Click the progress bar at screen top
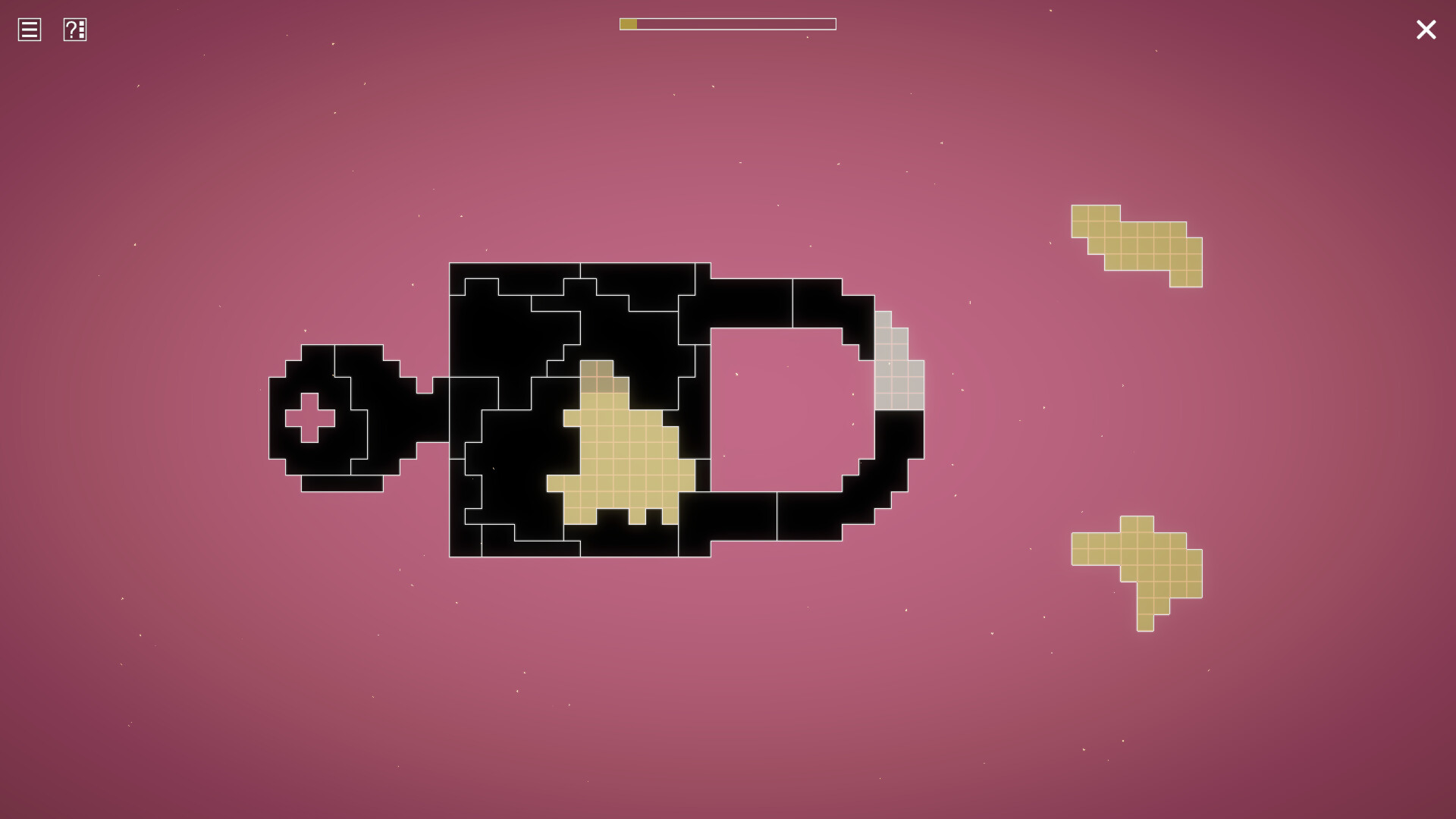The image size is (1456, 819). tap(728, 24)
